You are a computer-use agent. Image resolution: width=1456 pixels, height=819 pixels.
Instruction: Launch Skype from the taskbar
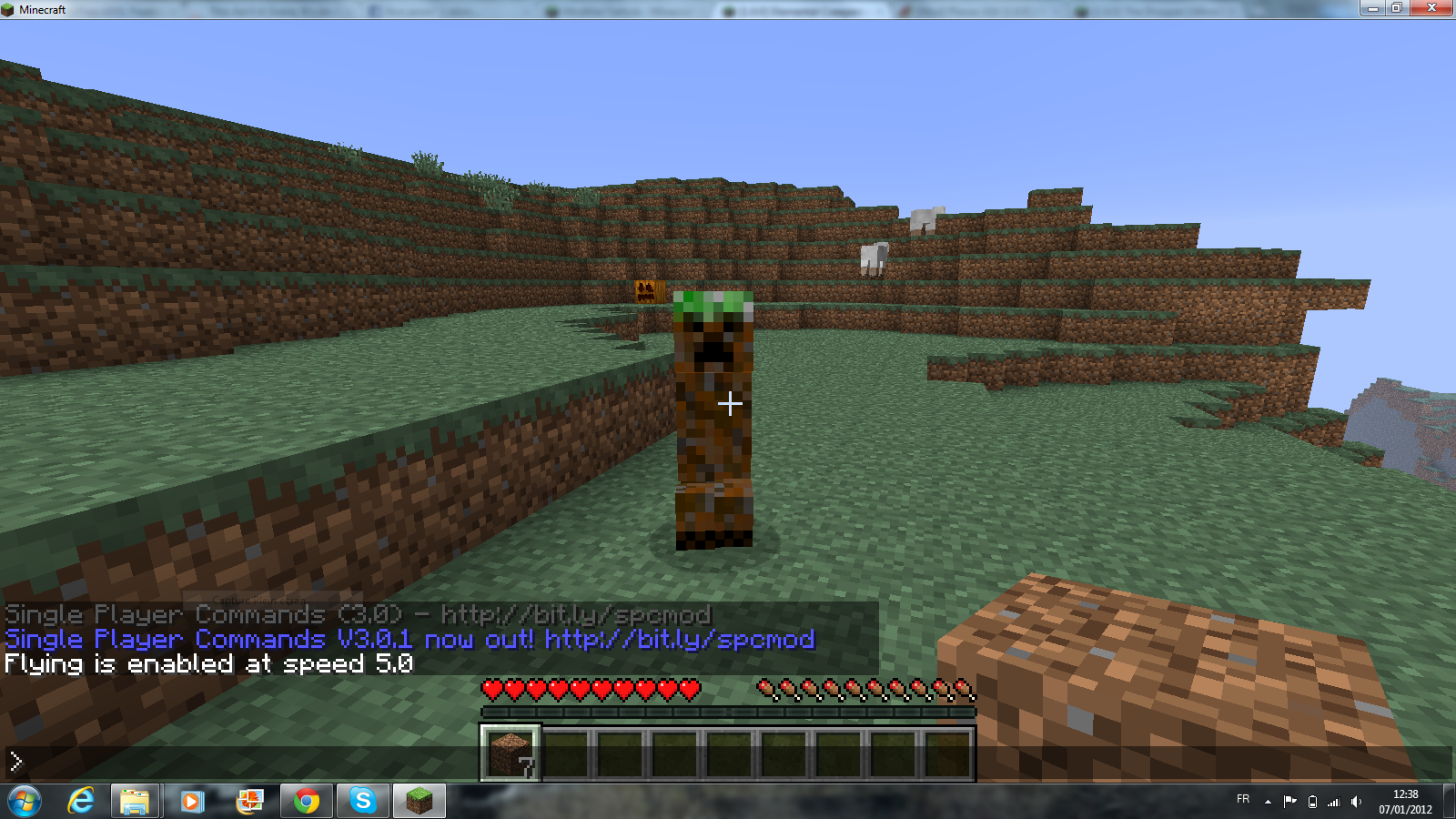pos(362,801)
